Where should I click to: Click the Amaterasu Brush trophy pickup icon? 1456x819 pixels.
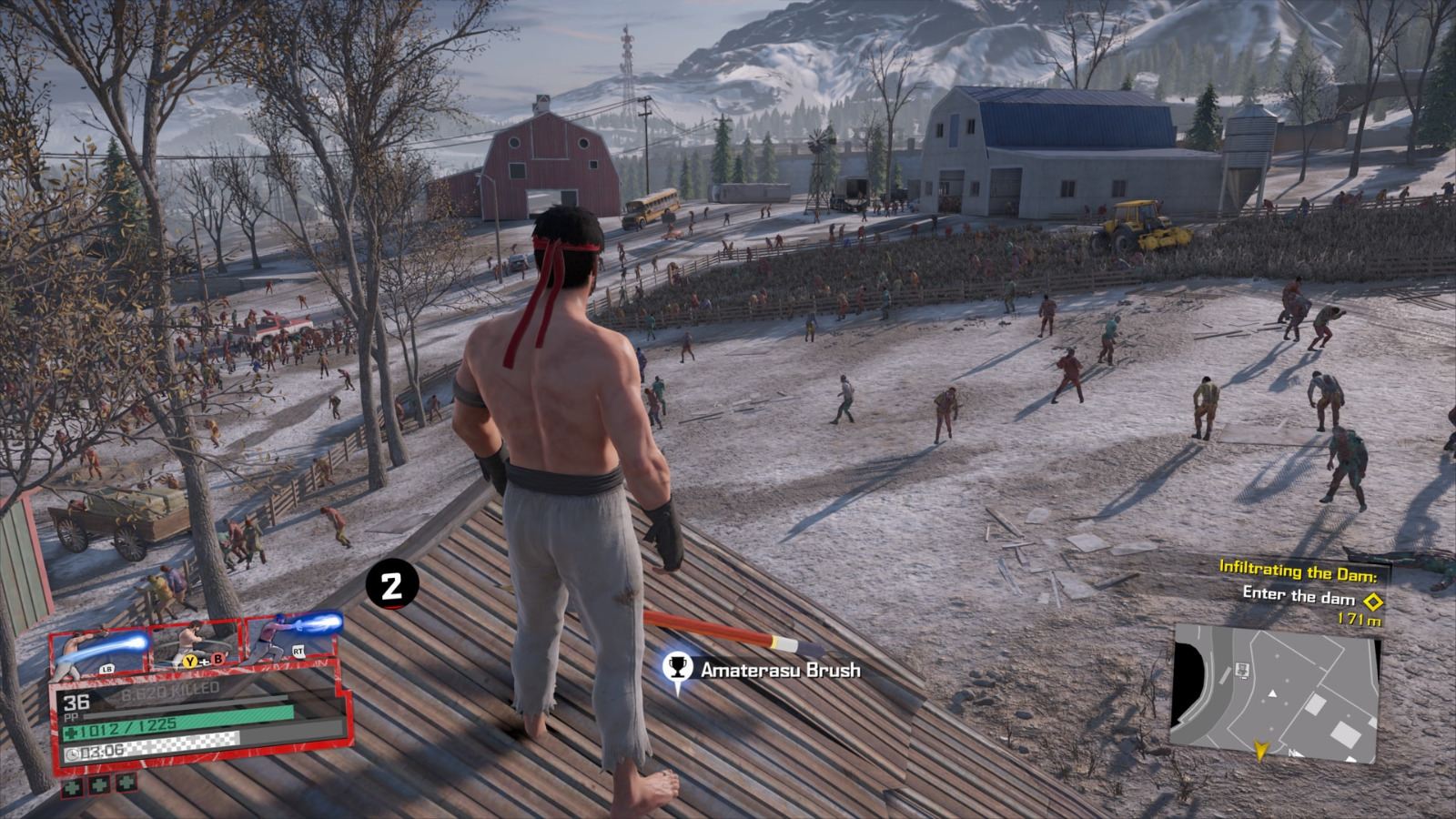tap(678, 666)
